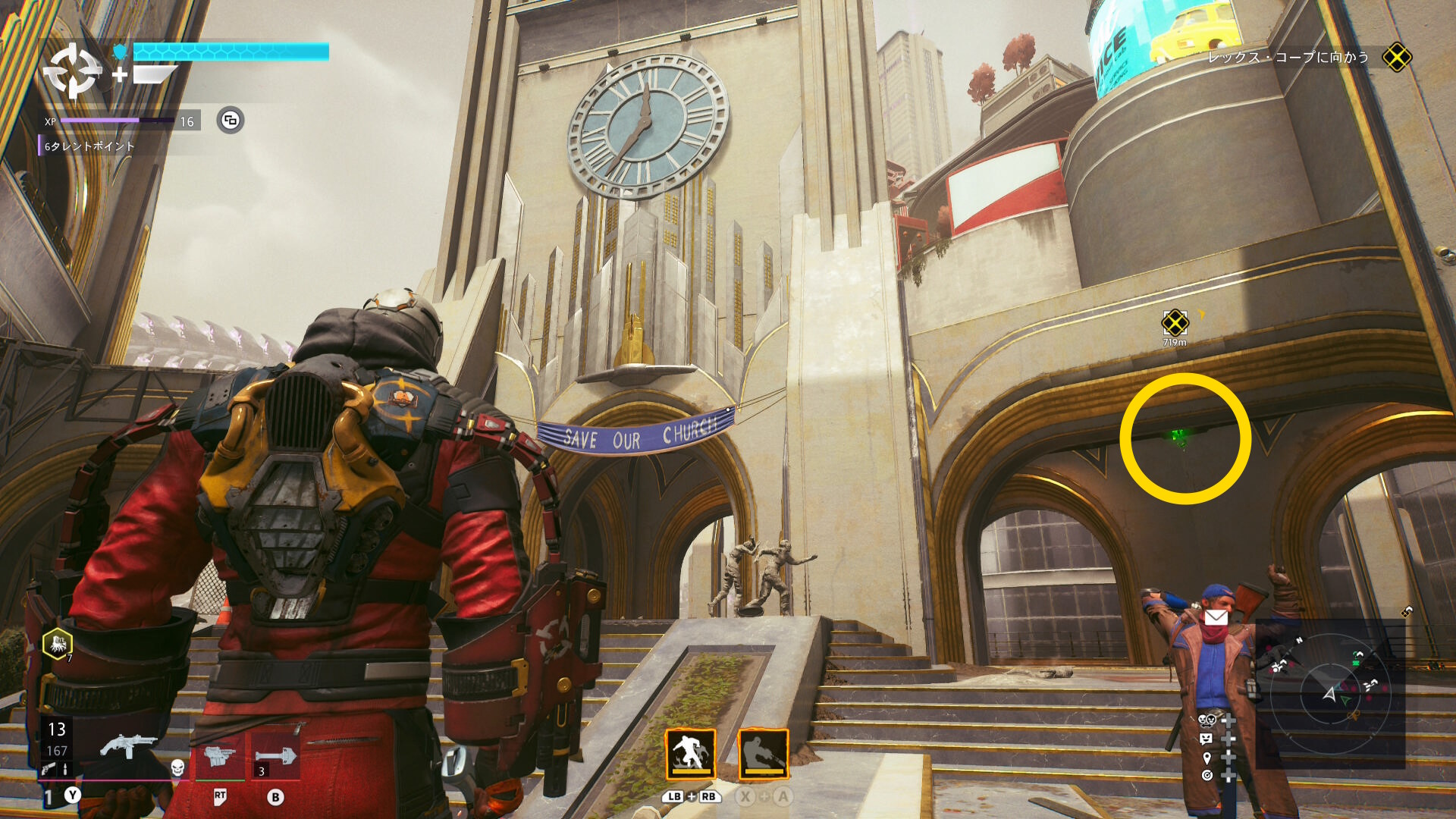Open the white envelope mail notification

[x=1216, y=617]
